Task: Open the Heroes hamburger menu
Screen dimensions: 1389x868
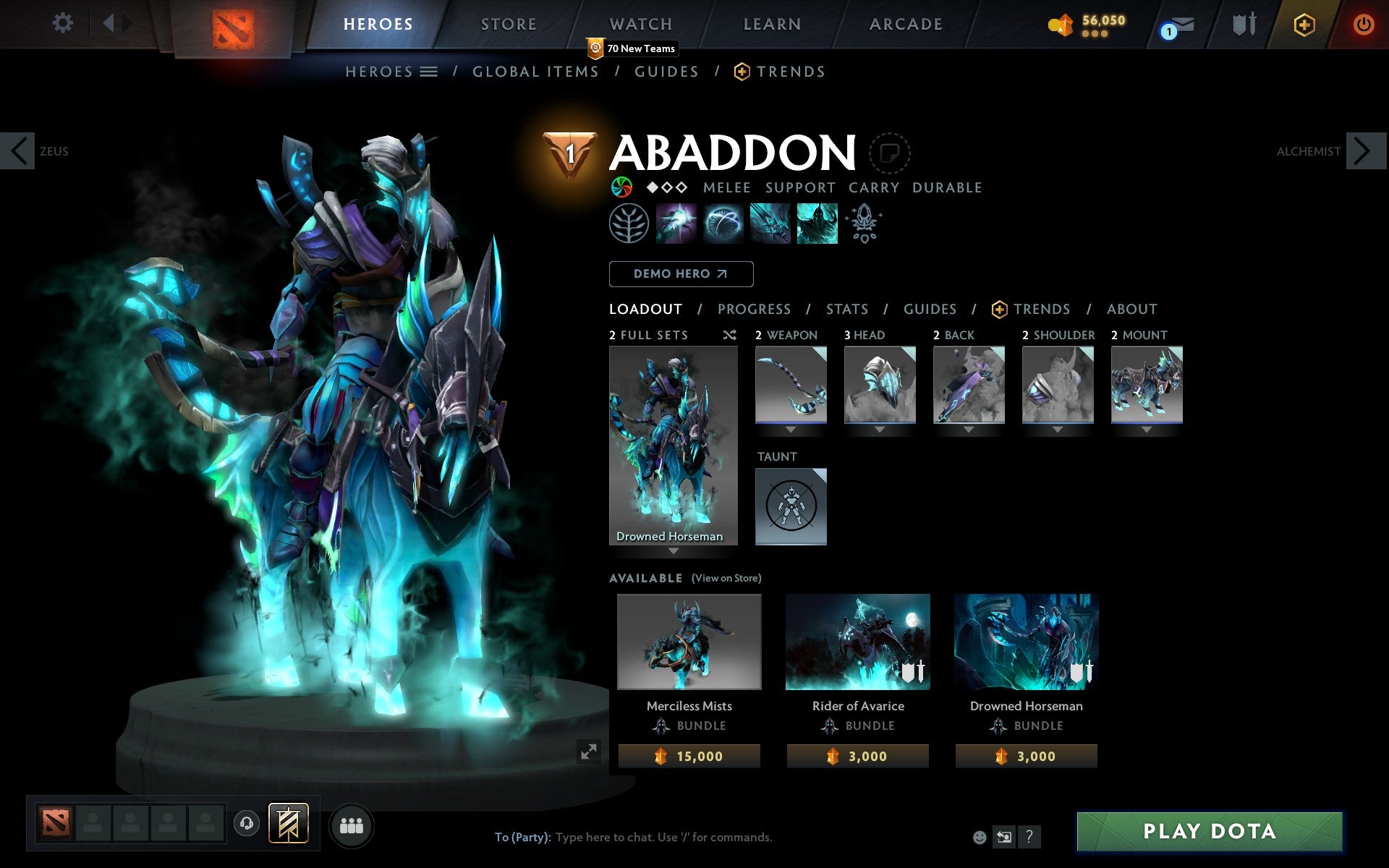Action: tap(430, 72)
